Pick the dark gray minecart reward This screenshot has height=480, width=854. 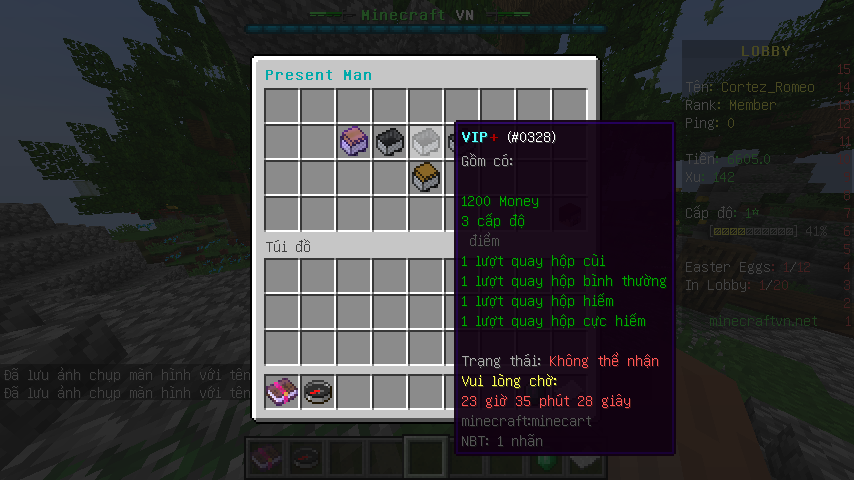390,141
